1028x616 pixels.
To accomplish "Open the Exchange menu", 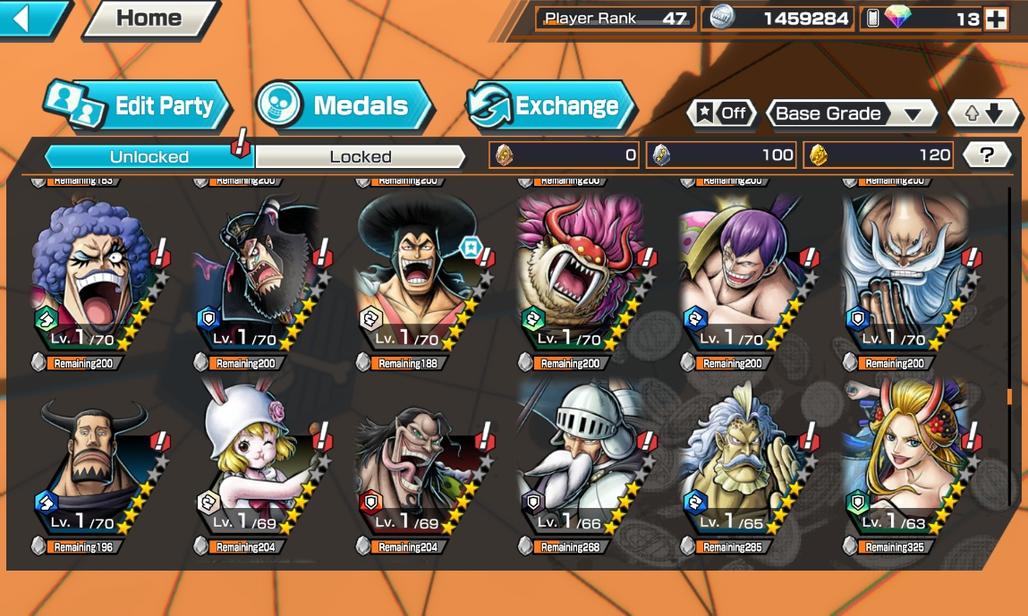I will 550,106.
